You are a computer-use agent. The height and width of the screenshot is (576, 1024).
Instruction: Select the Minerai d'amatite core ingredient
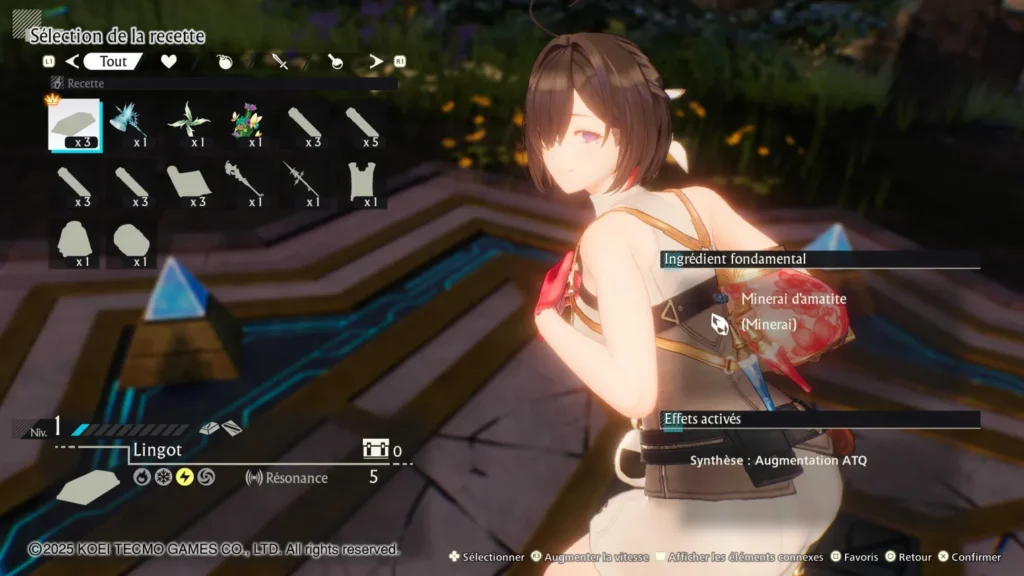tap(793, 298)
